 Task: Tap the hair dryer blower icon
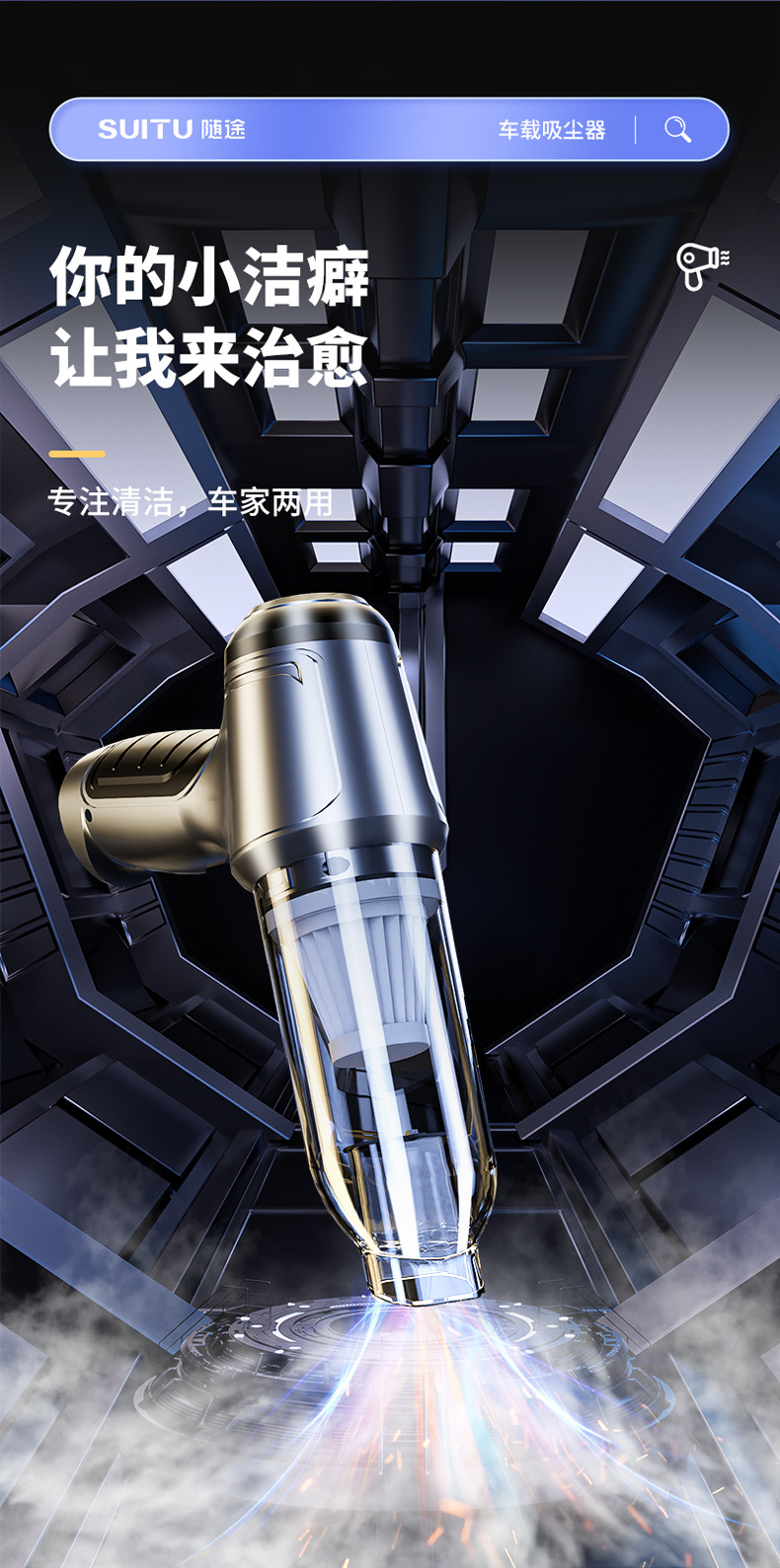702,266
